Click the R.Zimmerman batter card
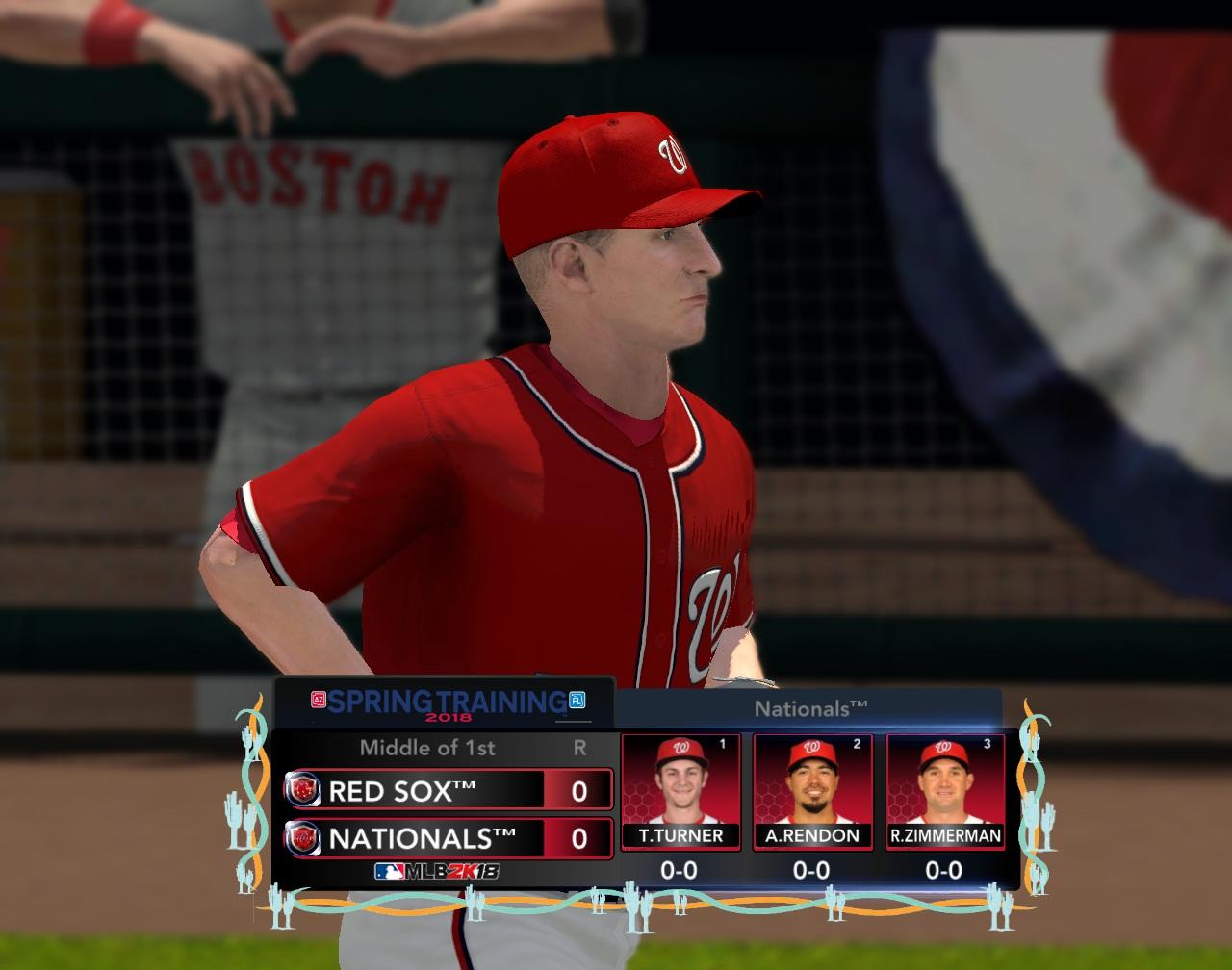This screenshot has width=1232, height=970. 945,792
